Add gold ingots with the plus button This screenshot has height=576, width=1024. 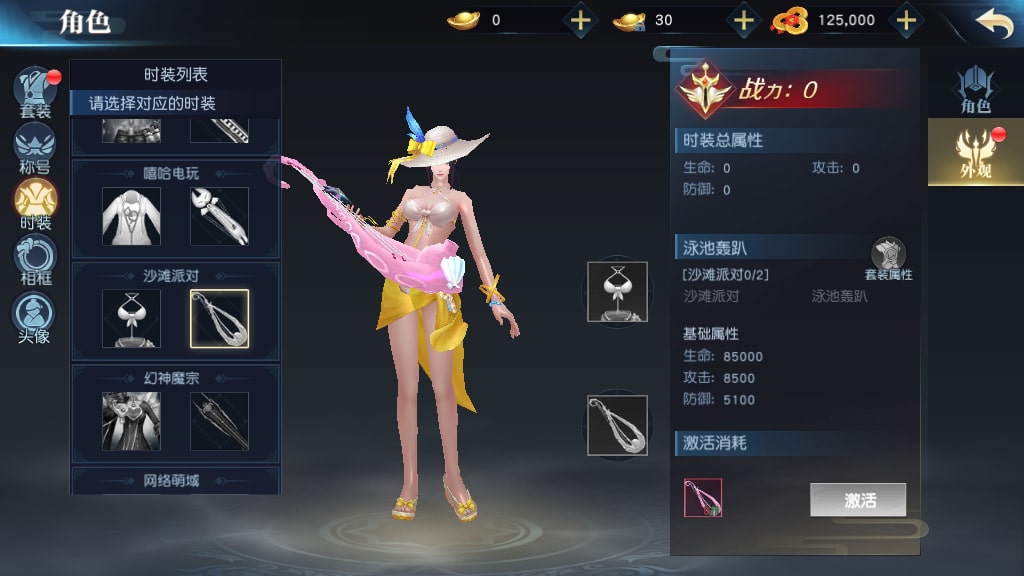580,20
